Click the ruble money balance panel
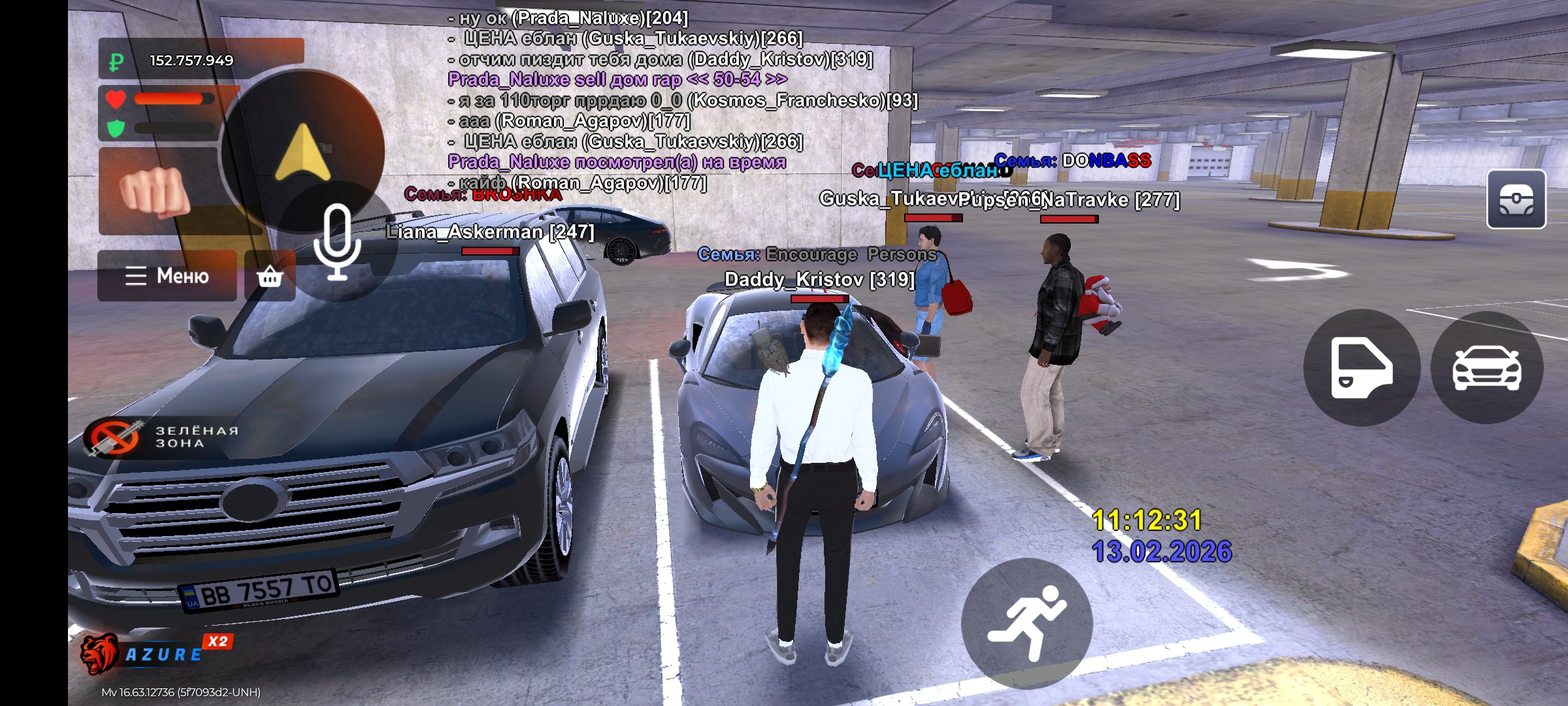This screenshot has width=1568, height=706. 201,60
